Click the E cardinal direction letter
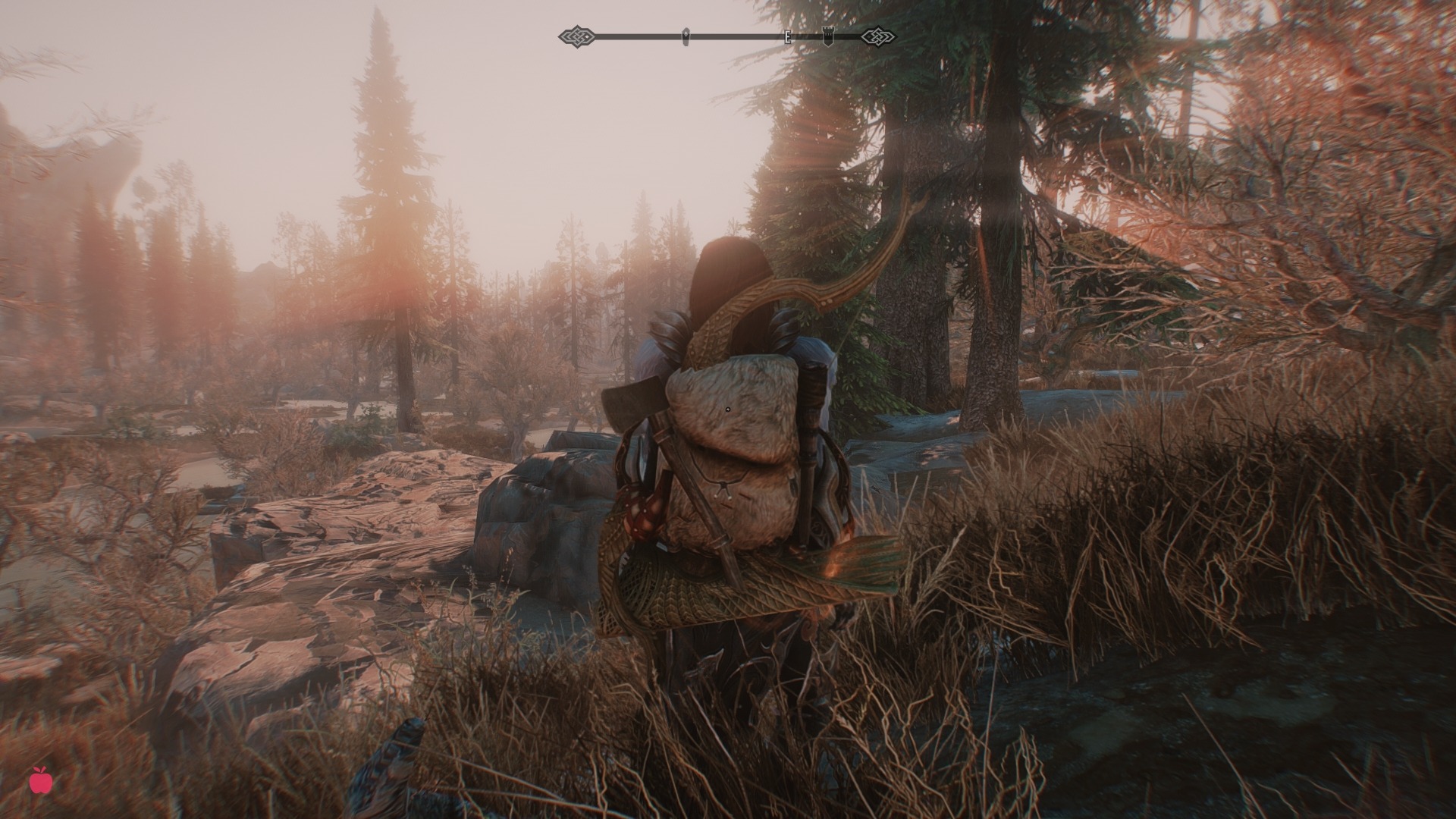 (x=789, y=35)
